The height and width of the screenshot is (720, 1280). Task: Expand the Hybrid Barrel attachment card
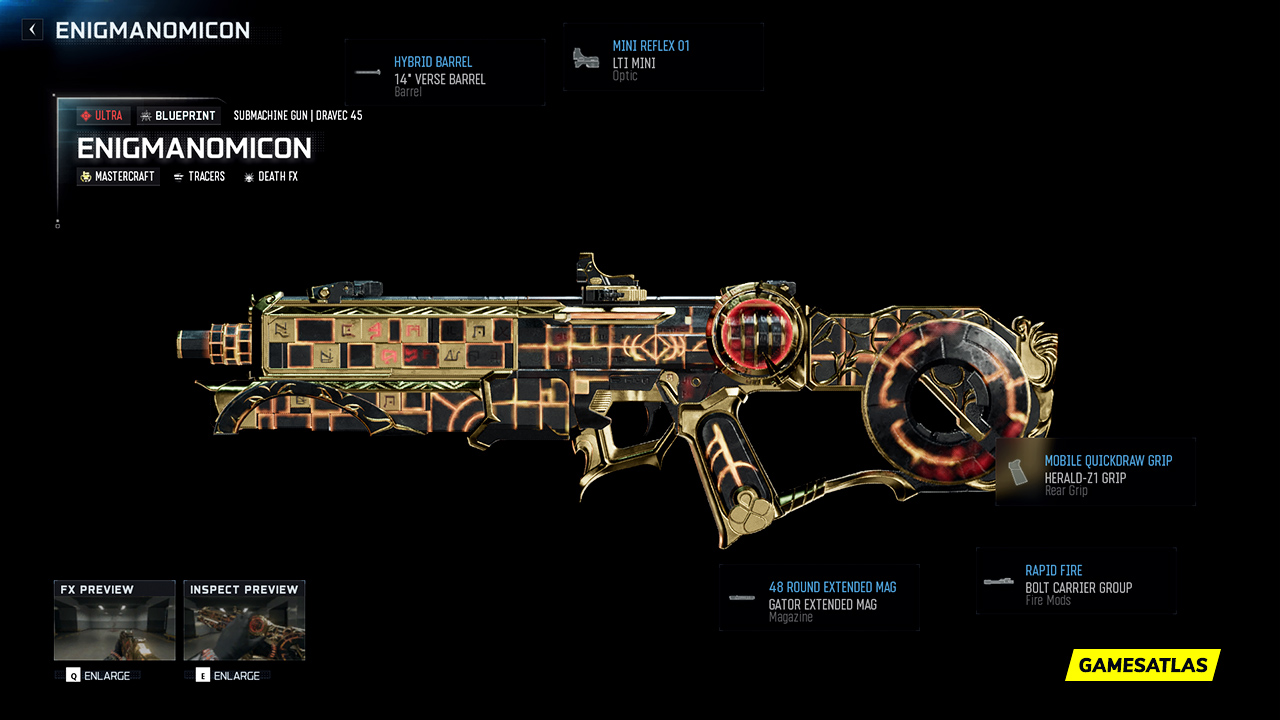(x=444, y=72)
